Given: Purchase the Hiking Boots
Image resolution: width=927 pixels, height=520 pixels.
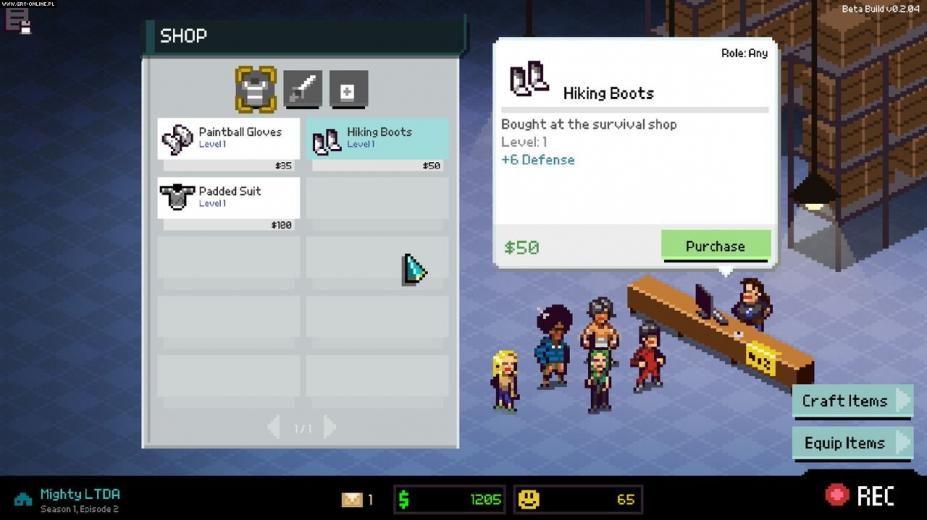Looking at the screenshot, I should click(x=715, y=246).
